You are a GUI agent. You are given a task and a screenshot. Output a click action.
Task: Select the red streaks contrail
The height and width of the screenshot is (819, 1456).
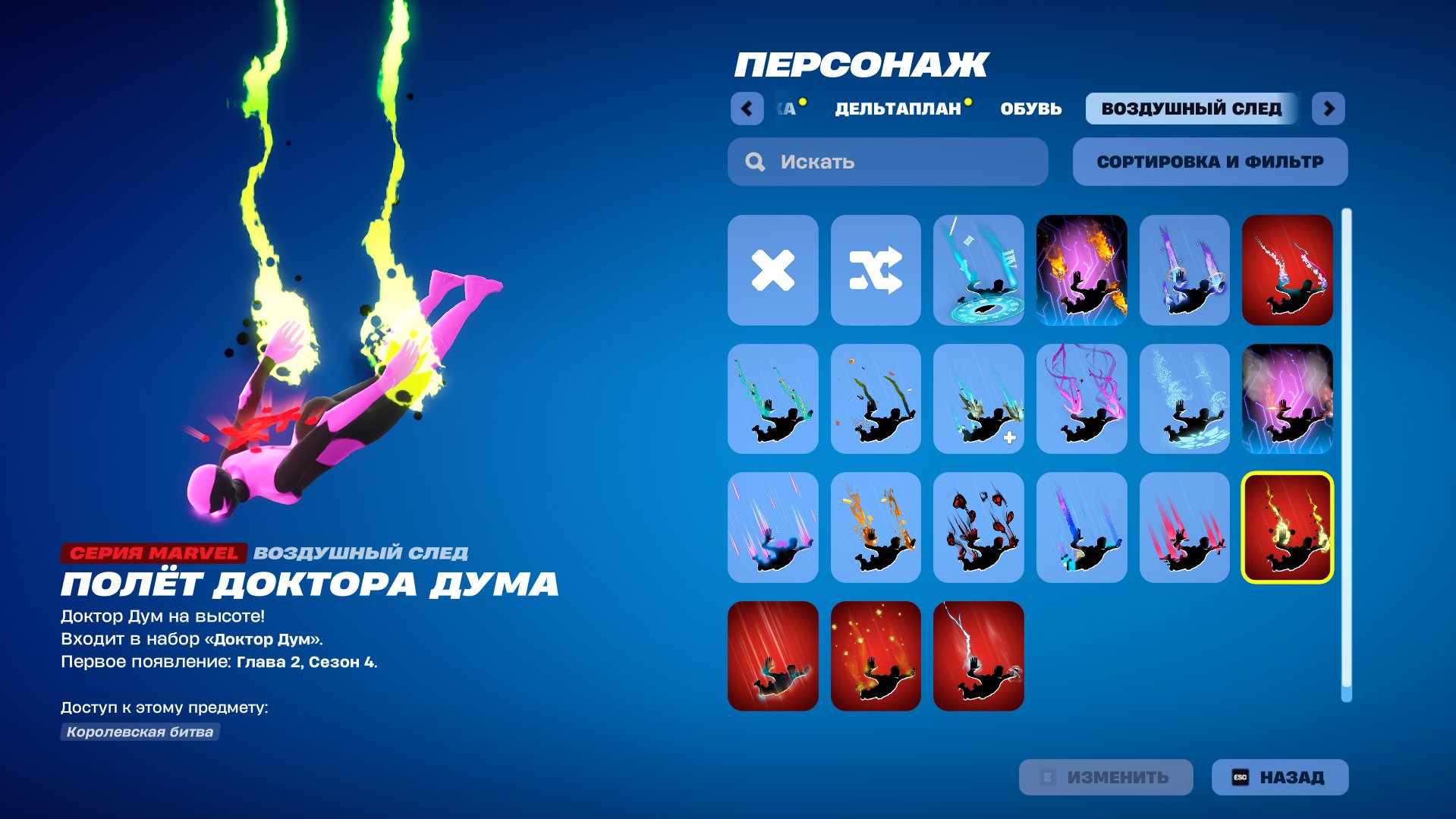(1184, 528)
